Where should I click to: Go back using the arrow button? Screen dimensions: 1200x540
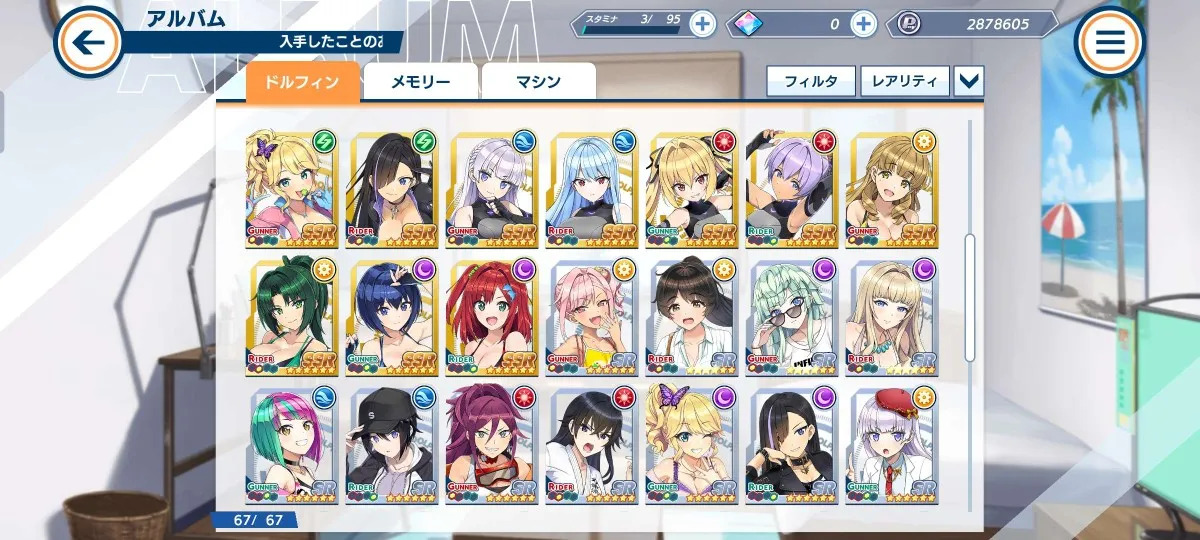(x=89, y=42)
